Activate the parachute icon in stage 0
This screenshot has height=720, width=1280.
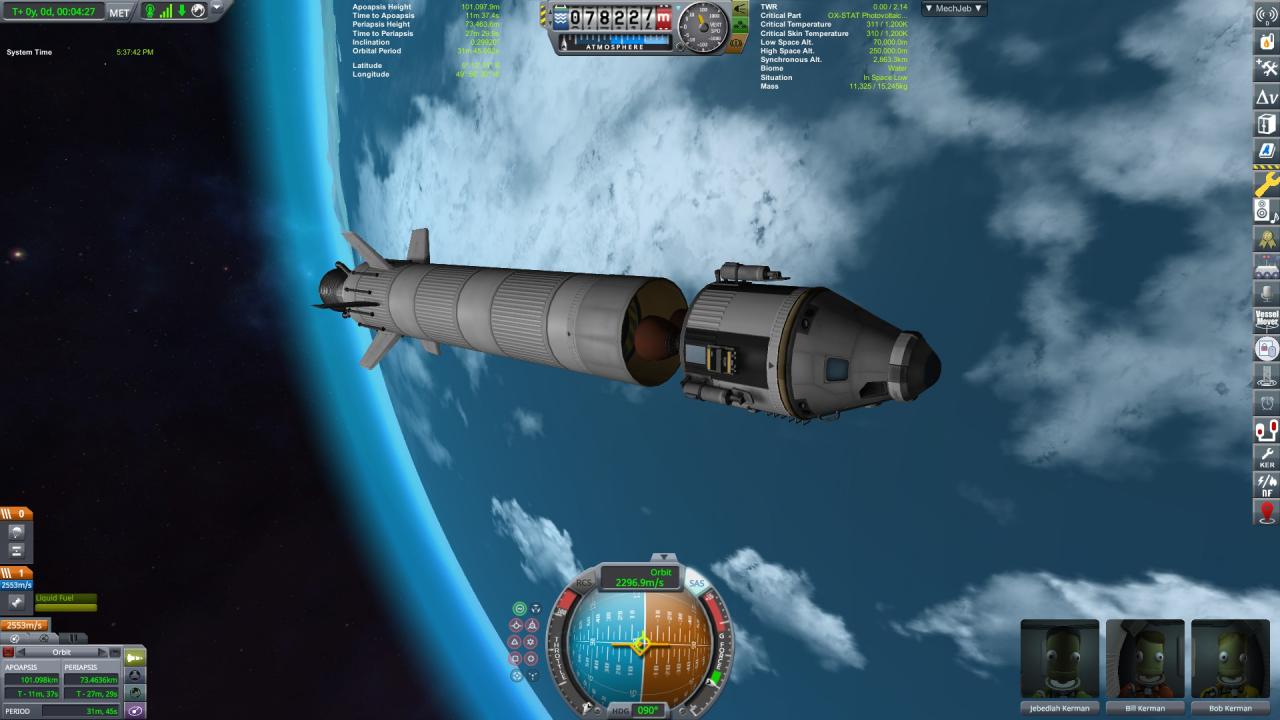(16, 532)
